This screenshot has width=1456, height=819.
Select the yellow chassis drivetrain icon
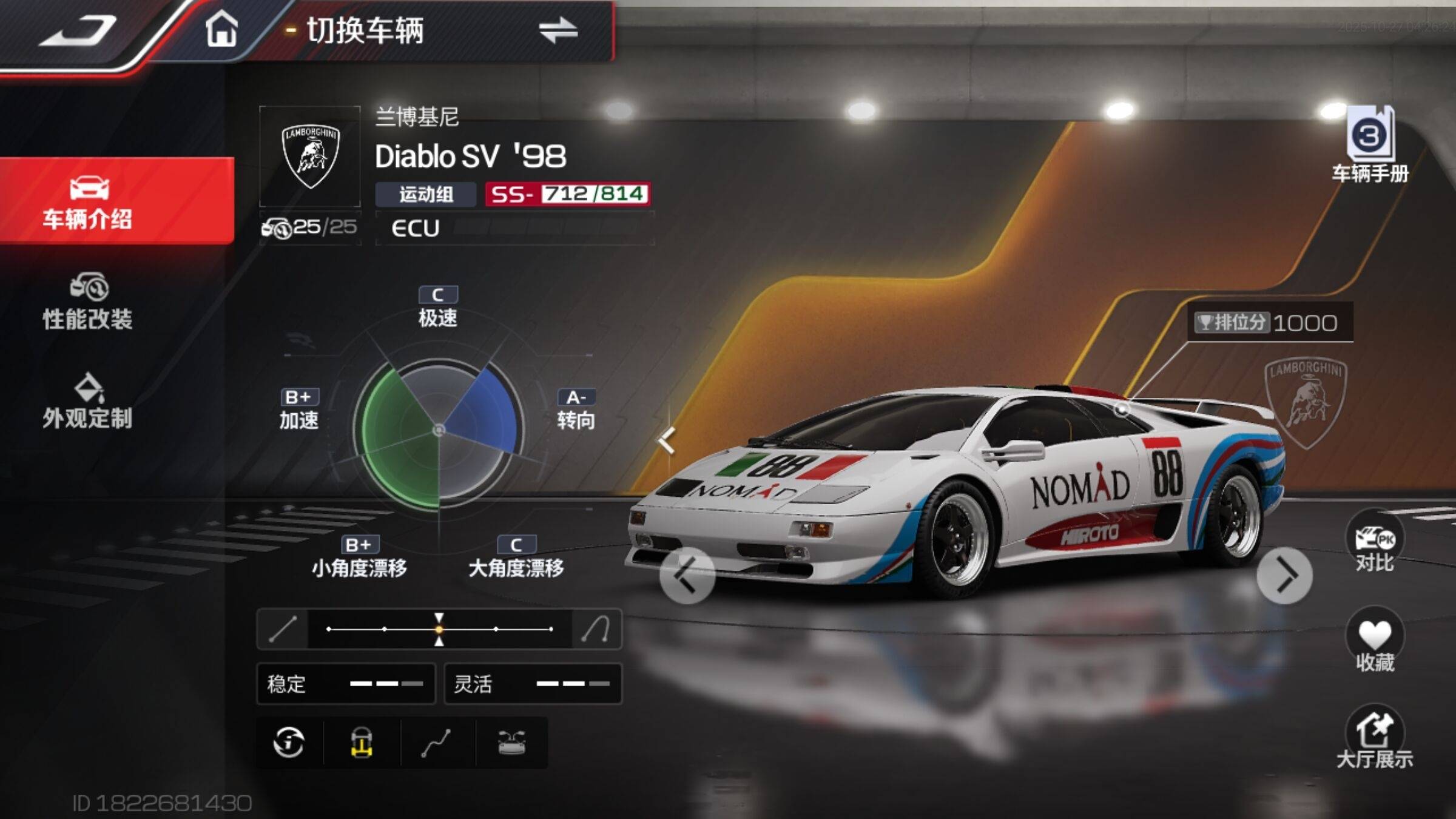(362, 743)
